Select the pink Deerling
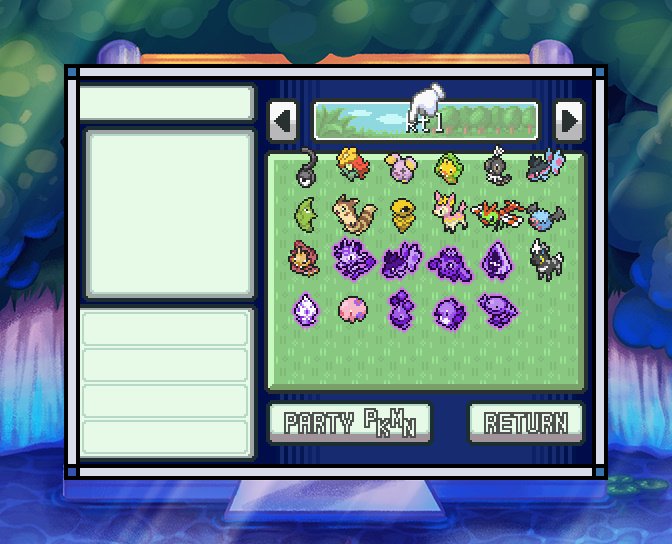 tap(448, 212)
